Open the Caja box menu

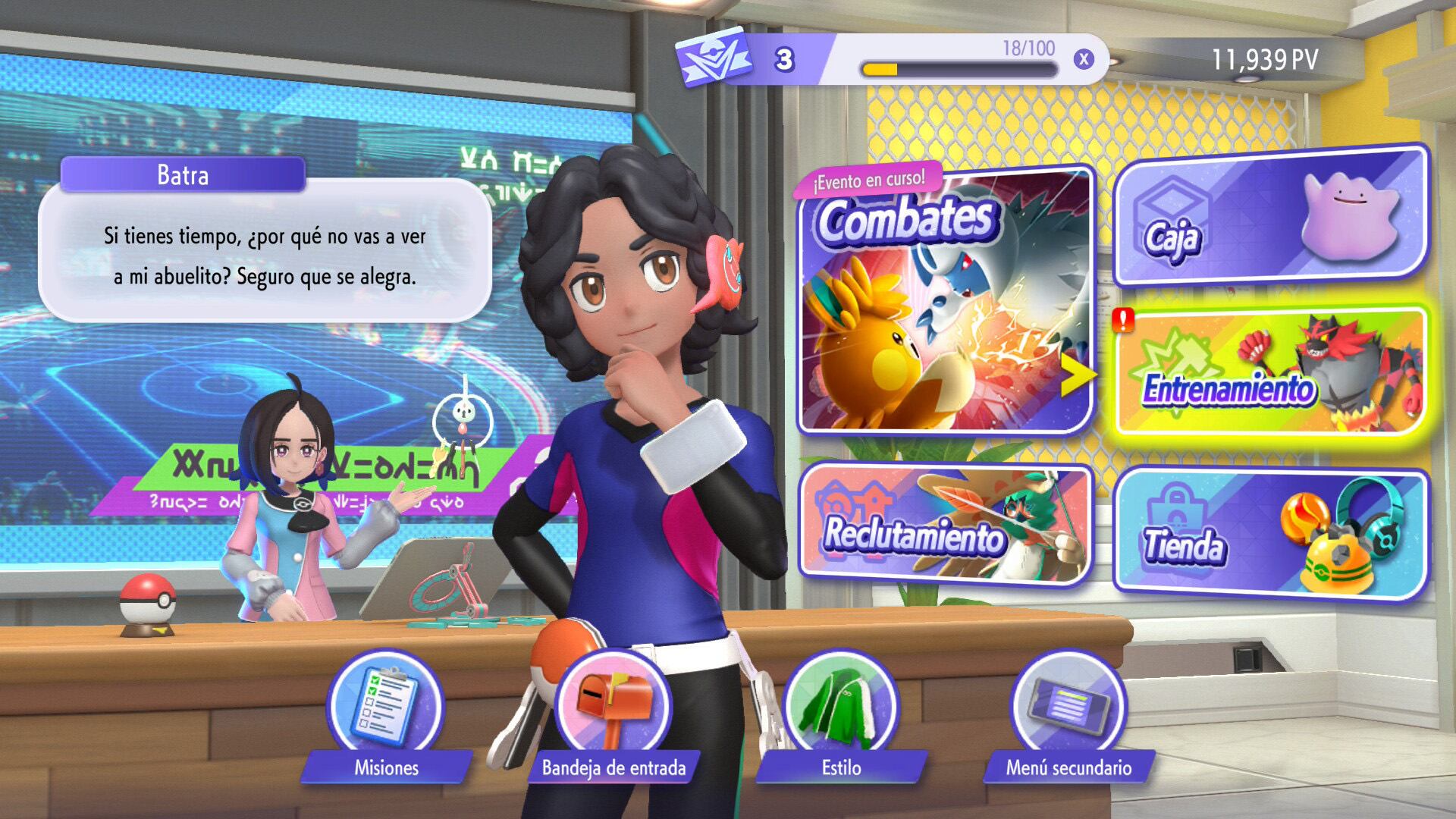pyautogui.click(x=1270, y=218)
